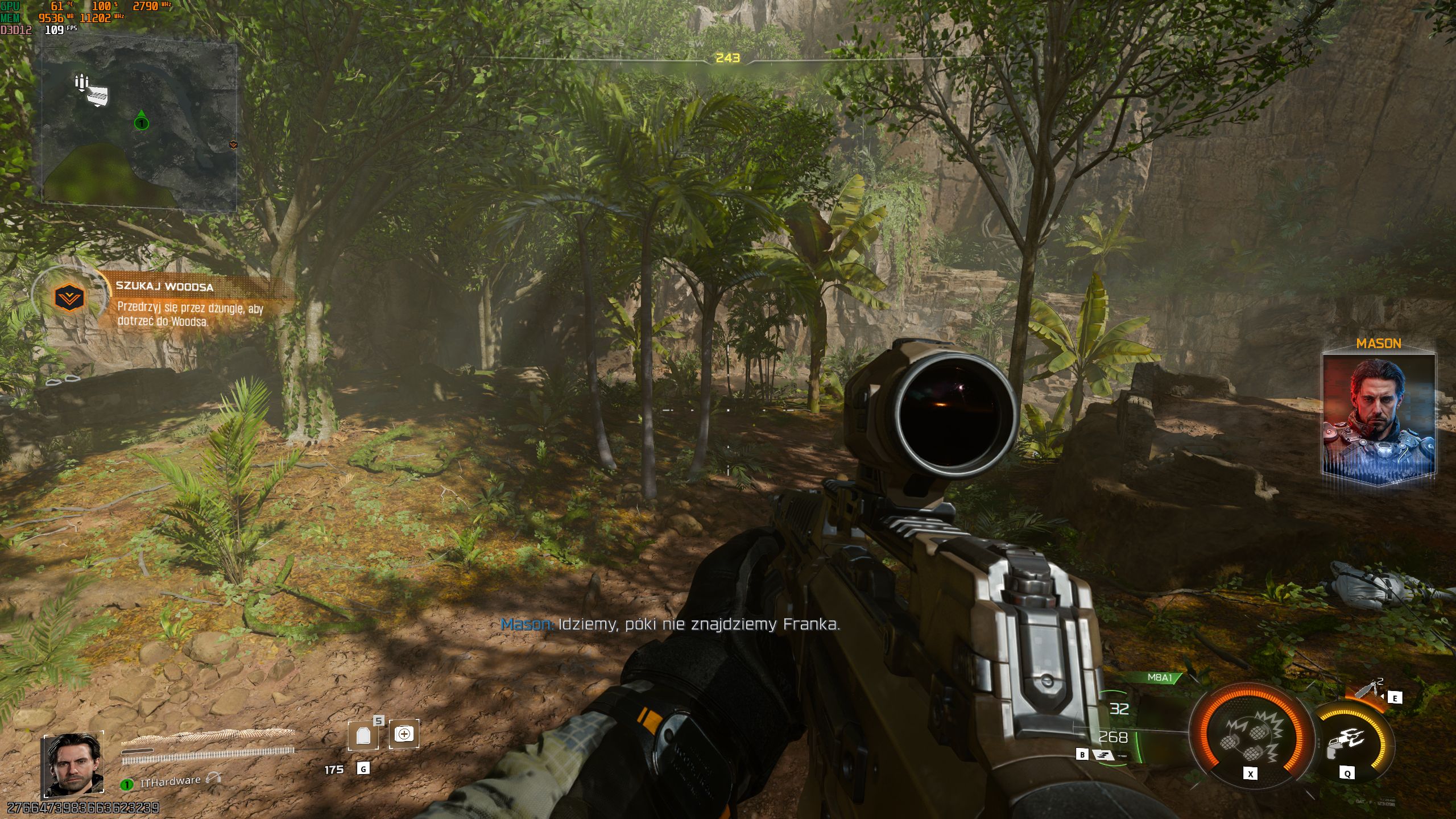Select the weapon fire mode icon
Screen dimensions: 1456x819
(x=1103, y=755)
